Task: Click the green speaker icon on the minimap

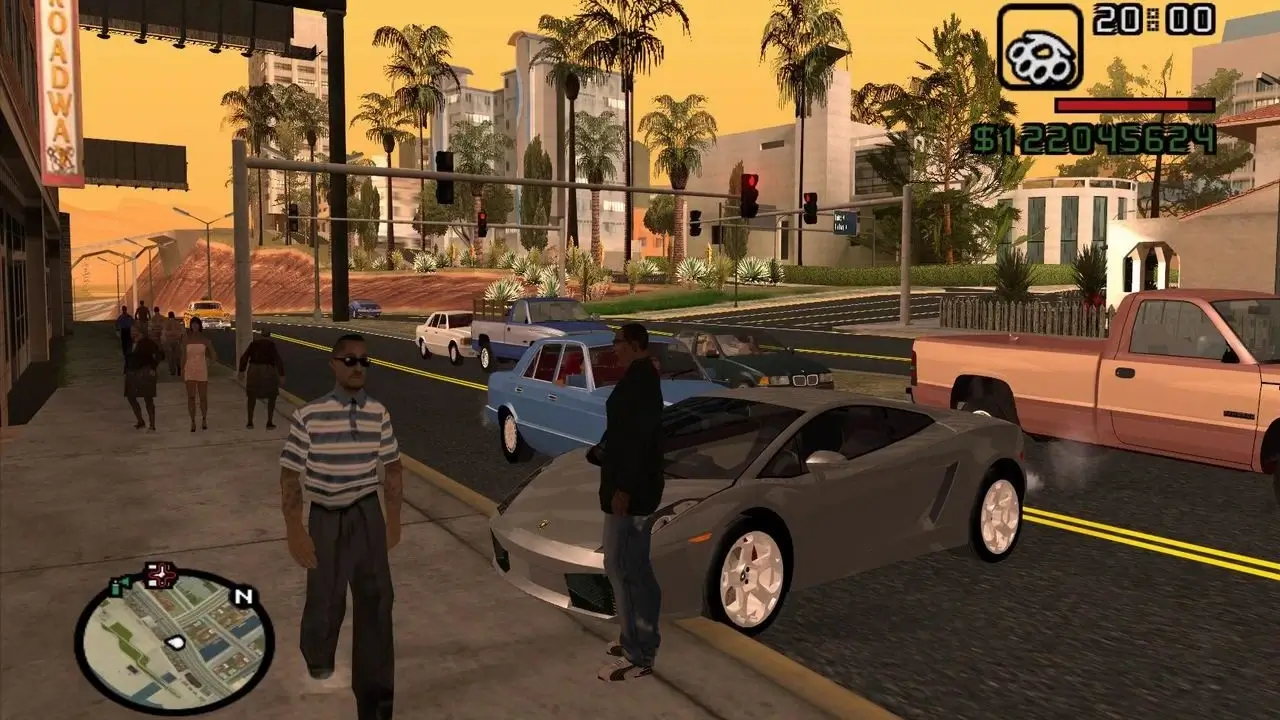Action: (126, 580)
